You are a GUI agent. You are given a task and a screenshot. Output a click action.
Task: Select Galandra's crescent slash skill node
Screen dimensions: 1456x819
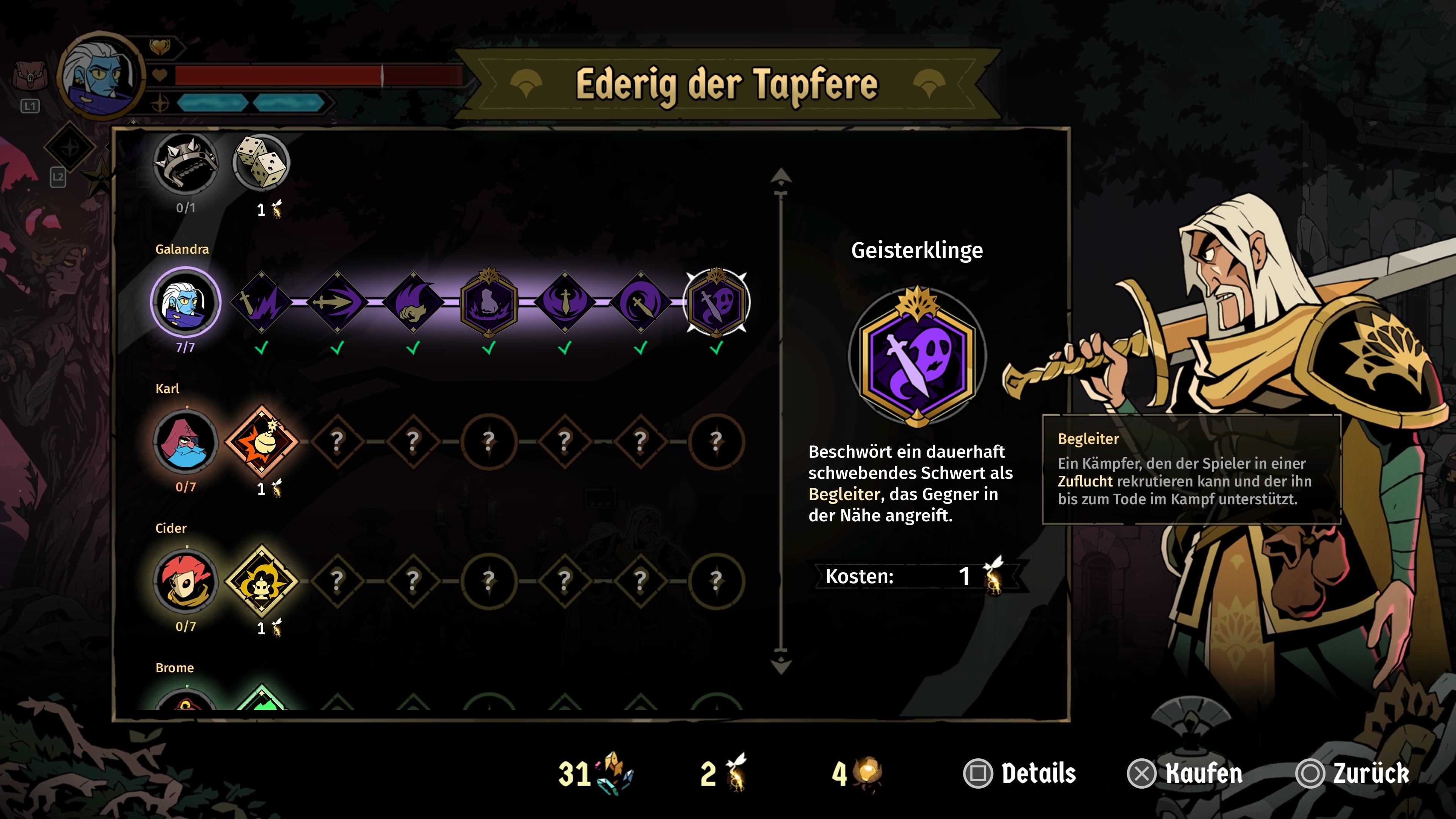pyautogui.click(x=640, y=303)
